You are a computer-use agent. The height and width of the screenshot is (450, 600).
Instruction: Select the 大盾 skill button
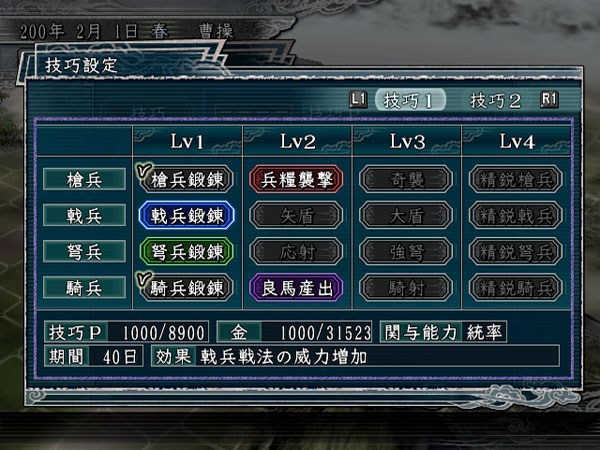(406, 215)
